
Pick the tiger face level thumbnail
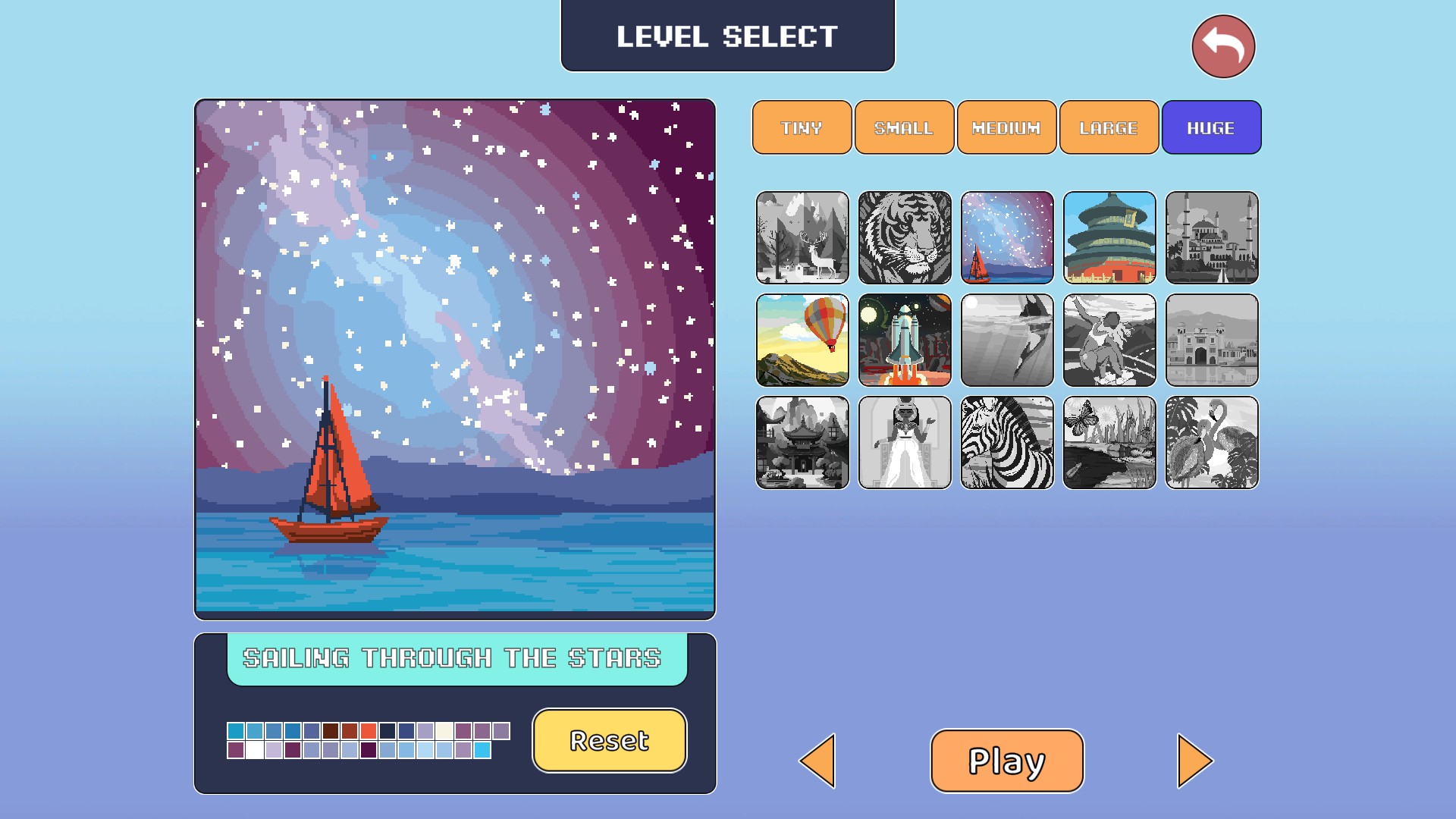click(905, 237)
